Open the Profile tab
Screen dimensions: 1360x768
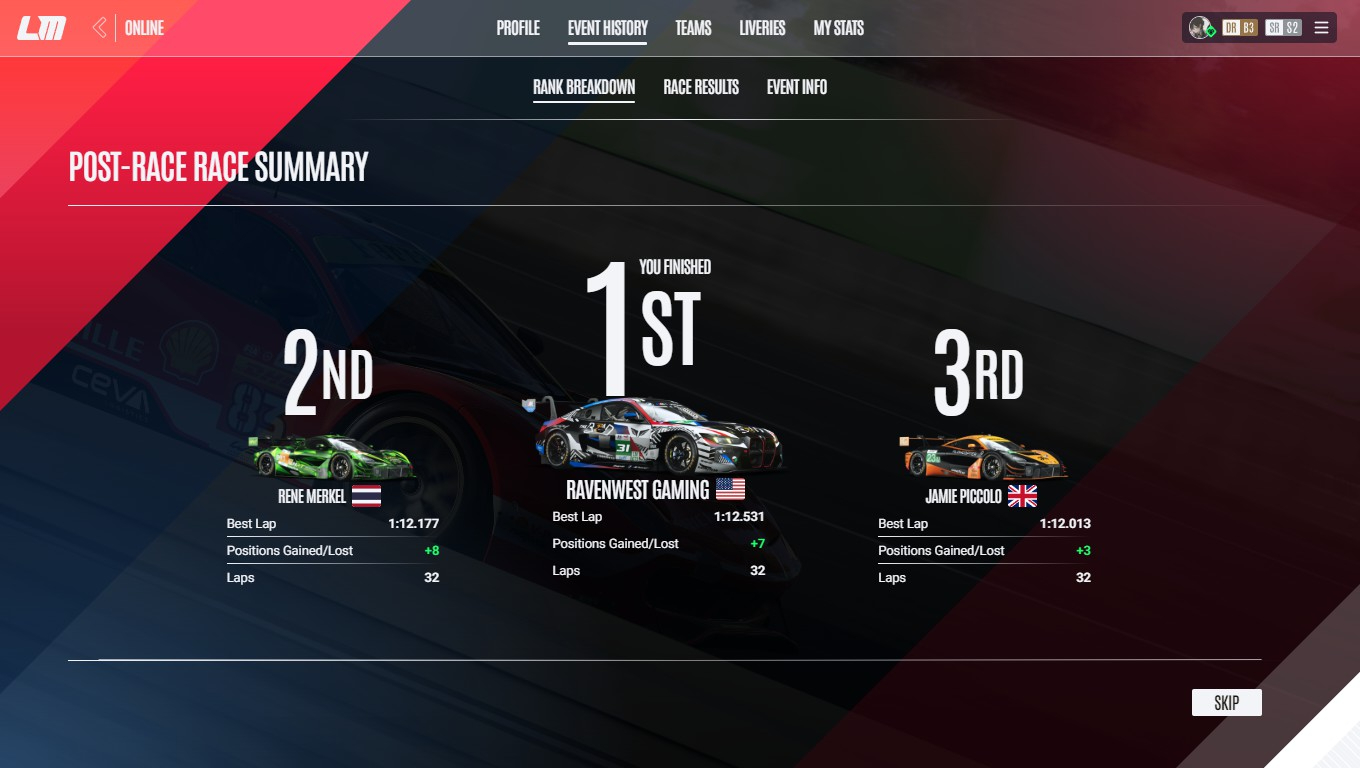click(518, 28)
